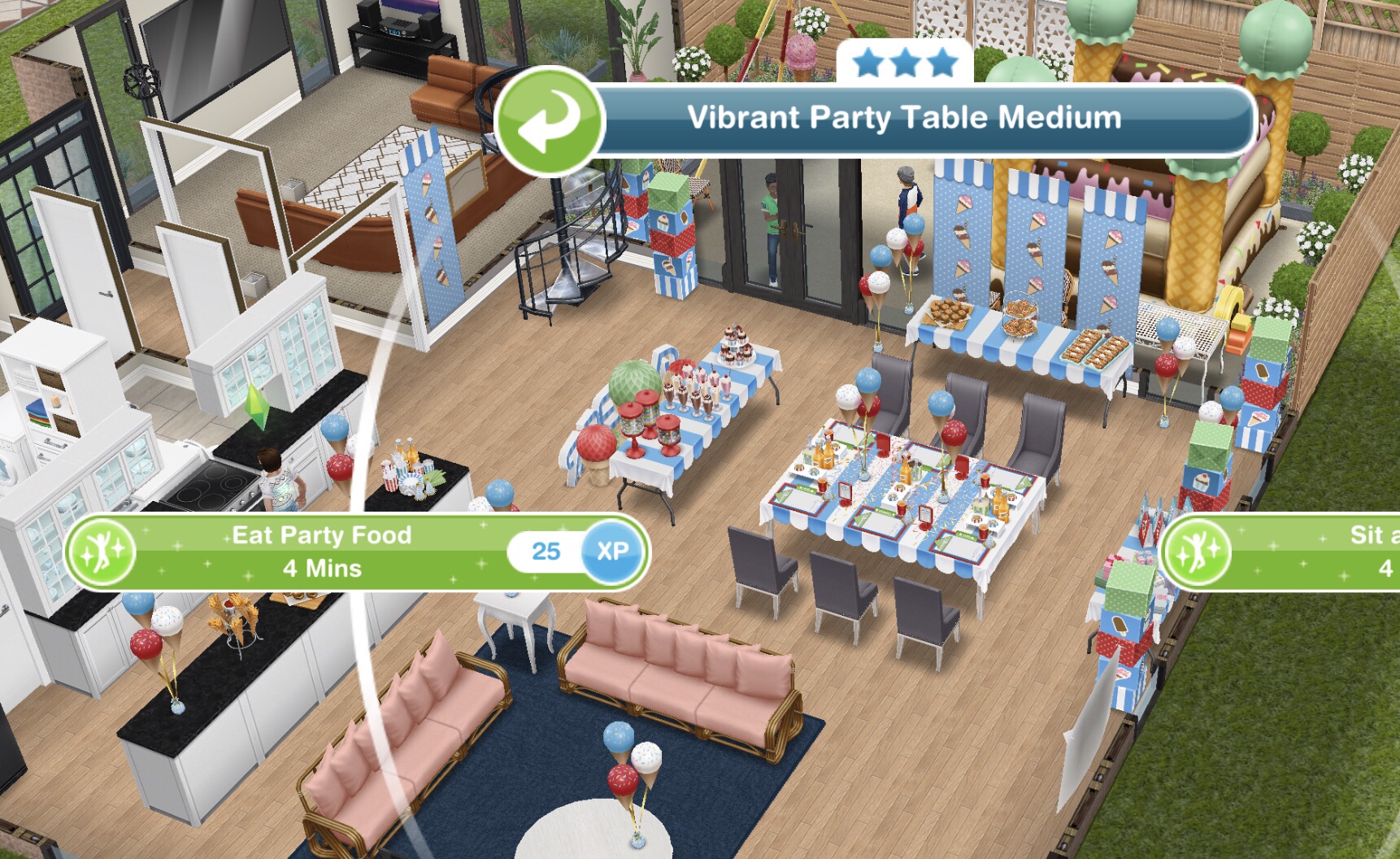Tap the green back arrow button
Image resolution: width=1400 pixels, height=859 pixels.
pyautogui.click(x=550, y=121)
